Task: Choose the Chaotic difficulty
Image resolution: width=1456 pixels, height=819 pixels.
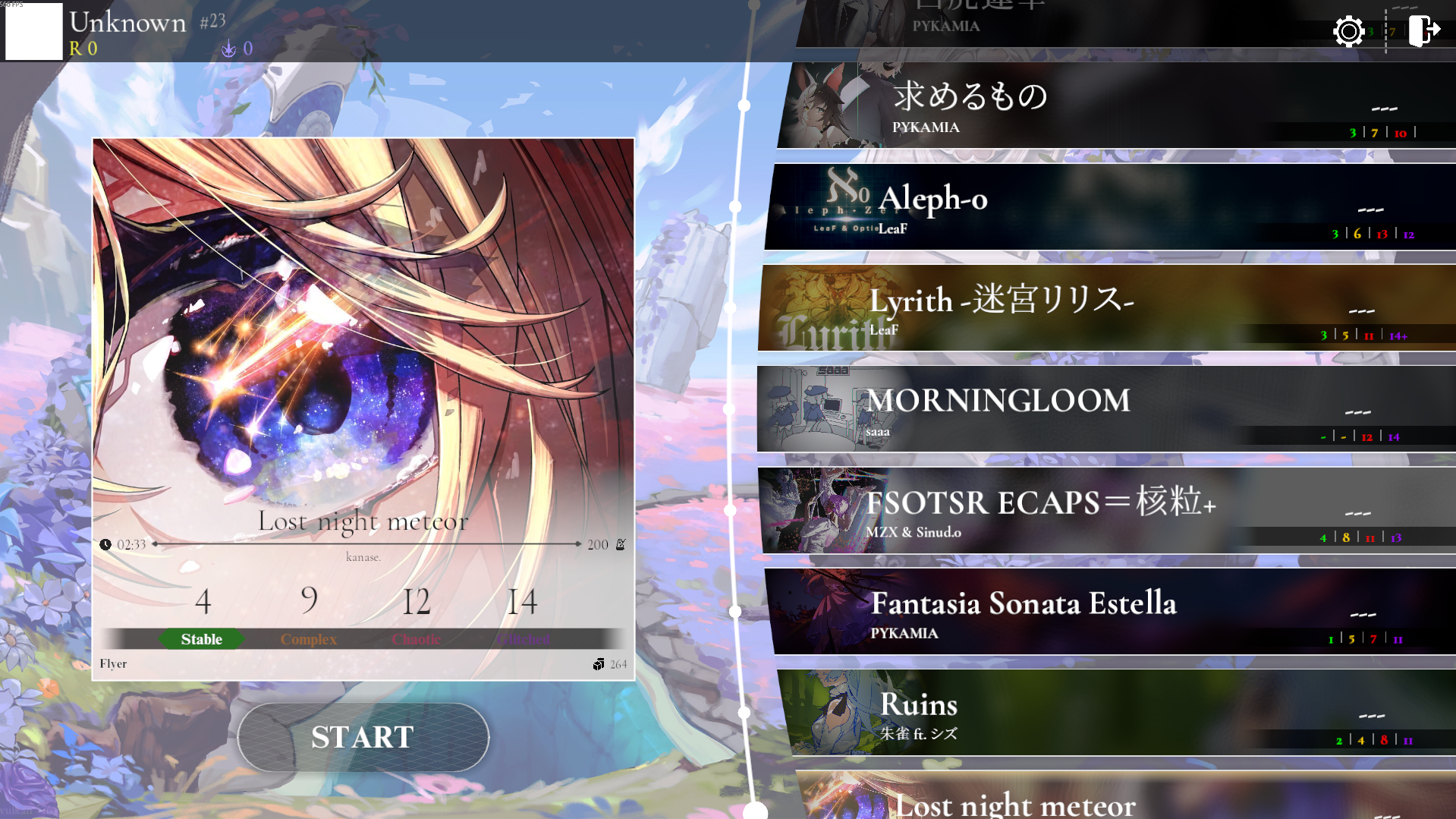Action: [x=416, y=639]
